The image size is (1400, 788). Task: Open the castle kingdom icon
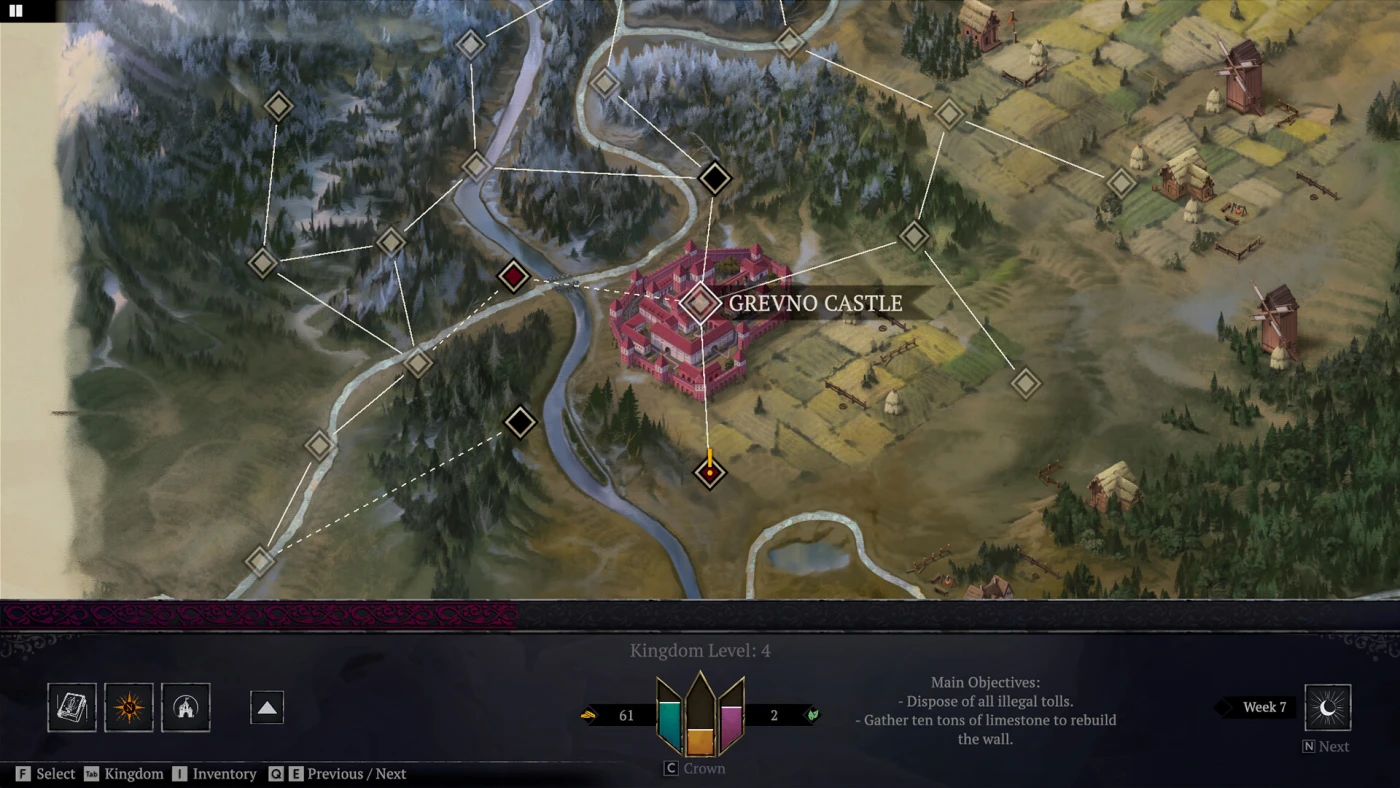(x=186, y=708)
